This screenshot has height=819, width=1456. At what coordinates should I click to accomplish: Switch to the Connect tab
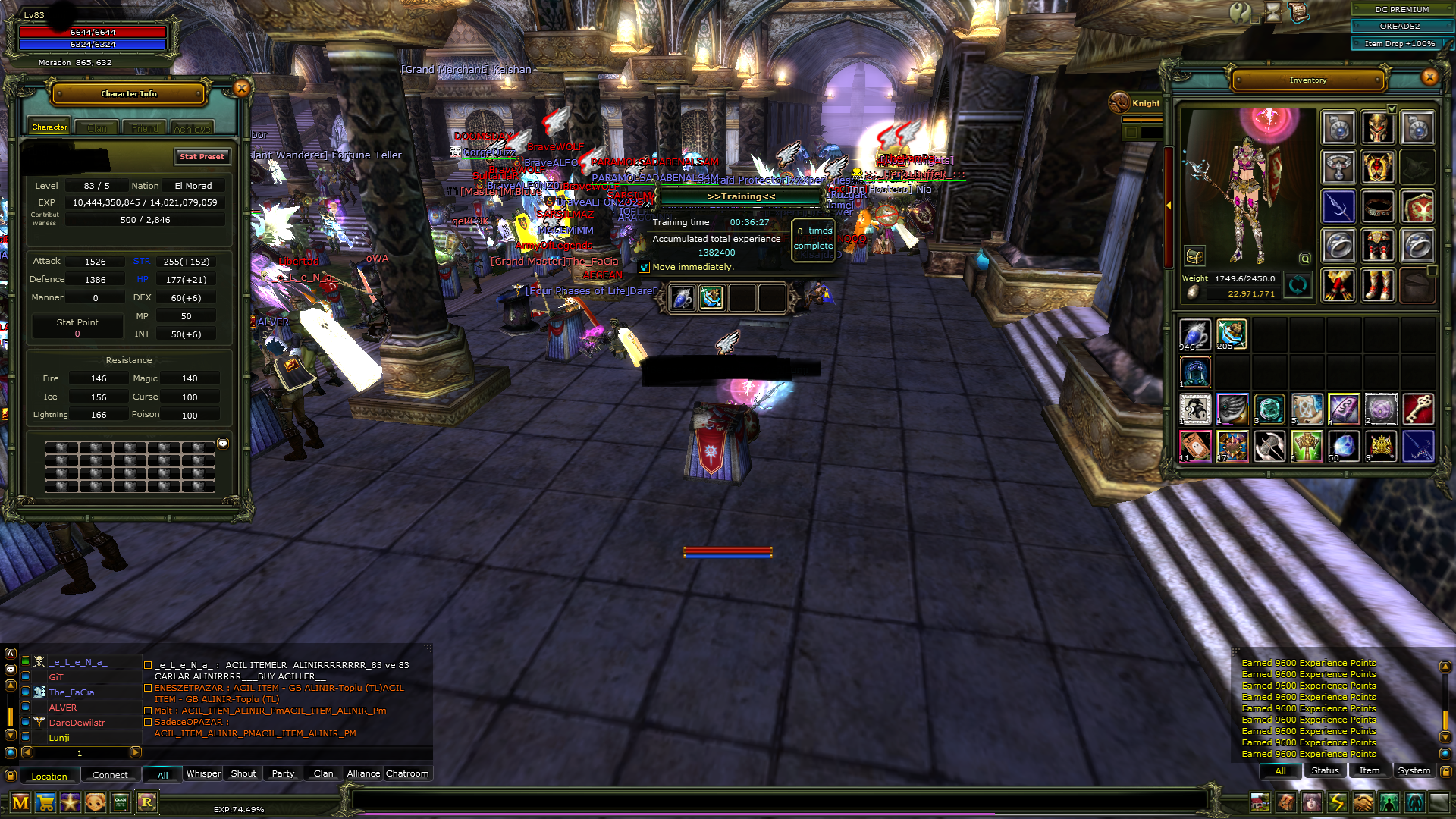point(110,775)
